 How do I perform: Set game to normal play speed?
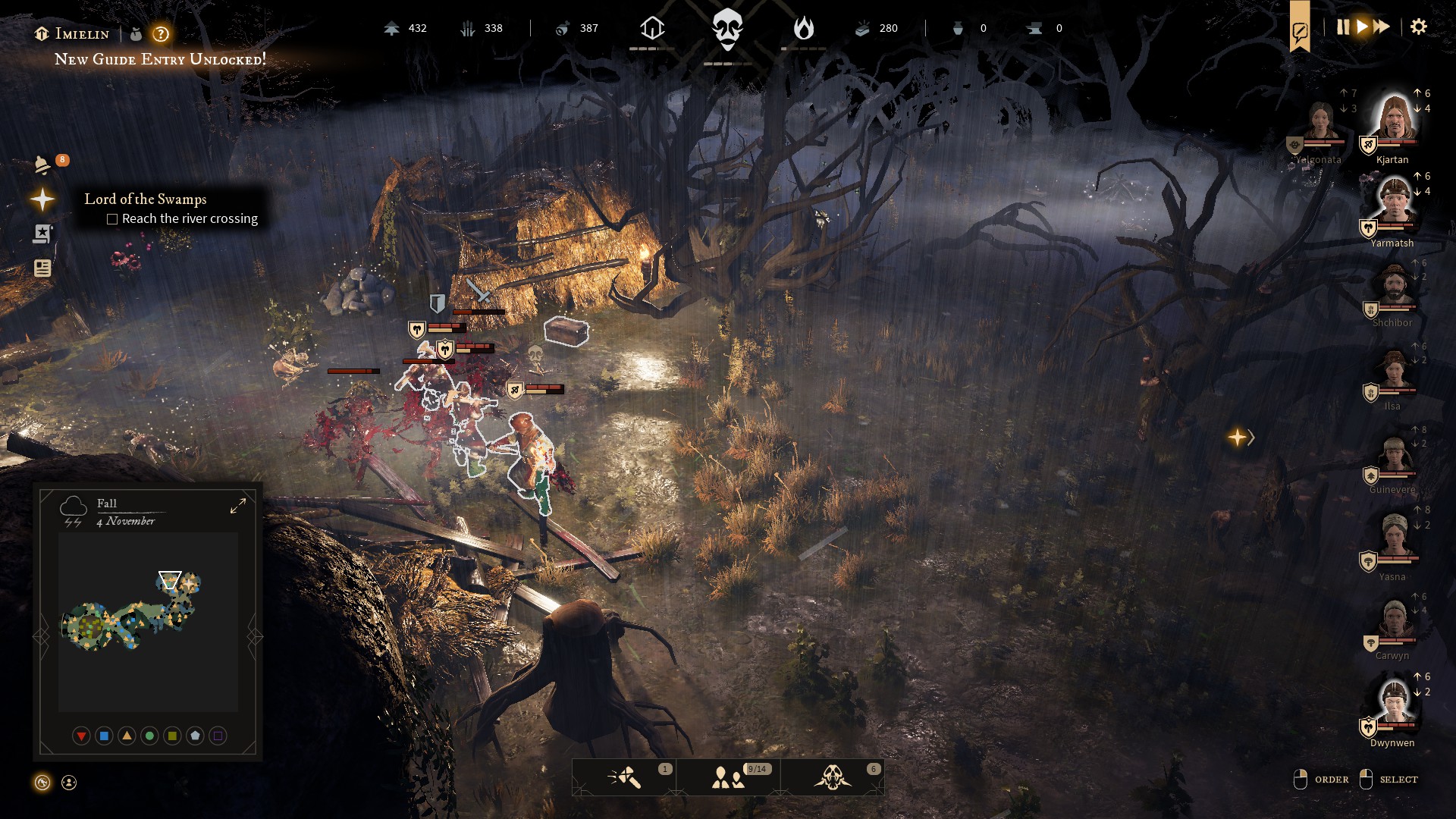click(x=1362, y=27)
